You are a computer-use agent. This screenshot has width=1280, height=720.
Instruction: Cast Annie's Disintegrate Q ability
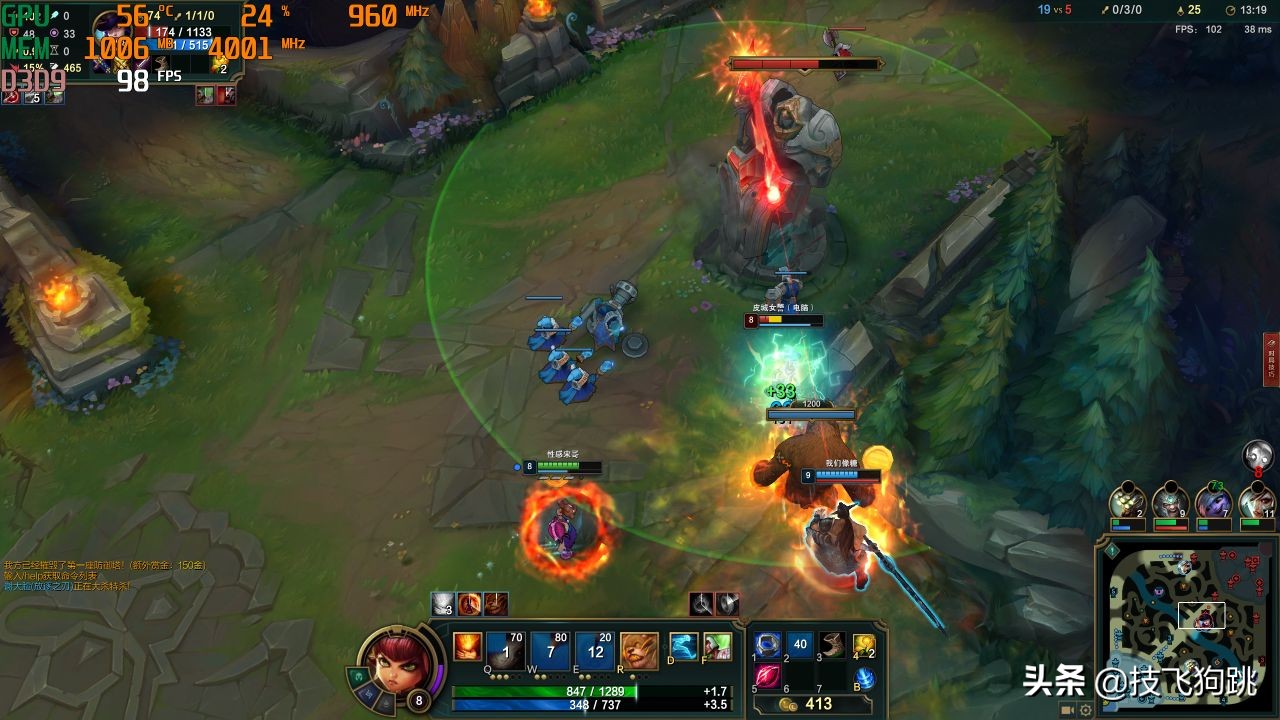tap(506, 650)
